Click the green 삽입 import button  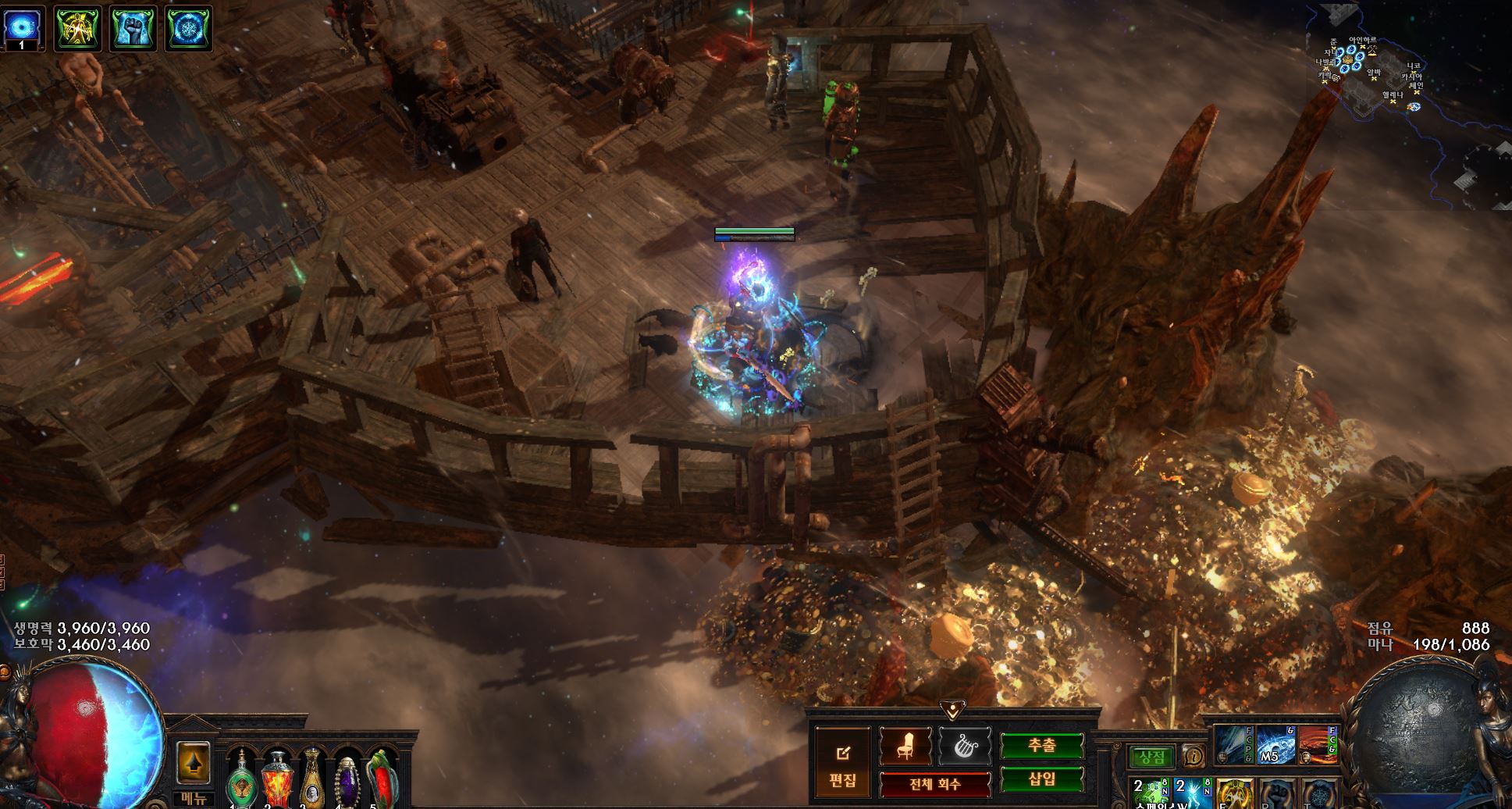coord(1041,779)
